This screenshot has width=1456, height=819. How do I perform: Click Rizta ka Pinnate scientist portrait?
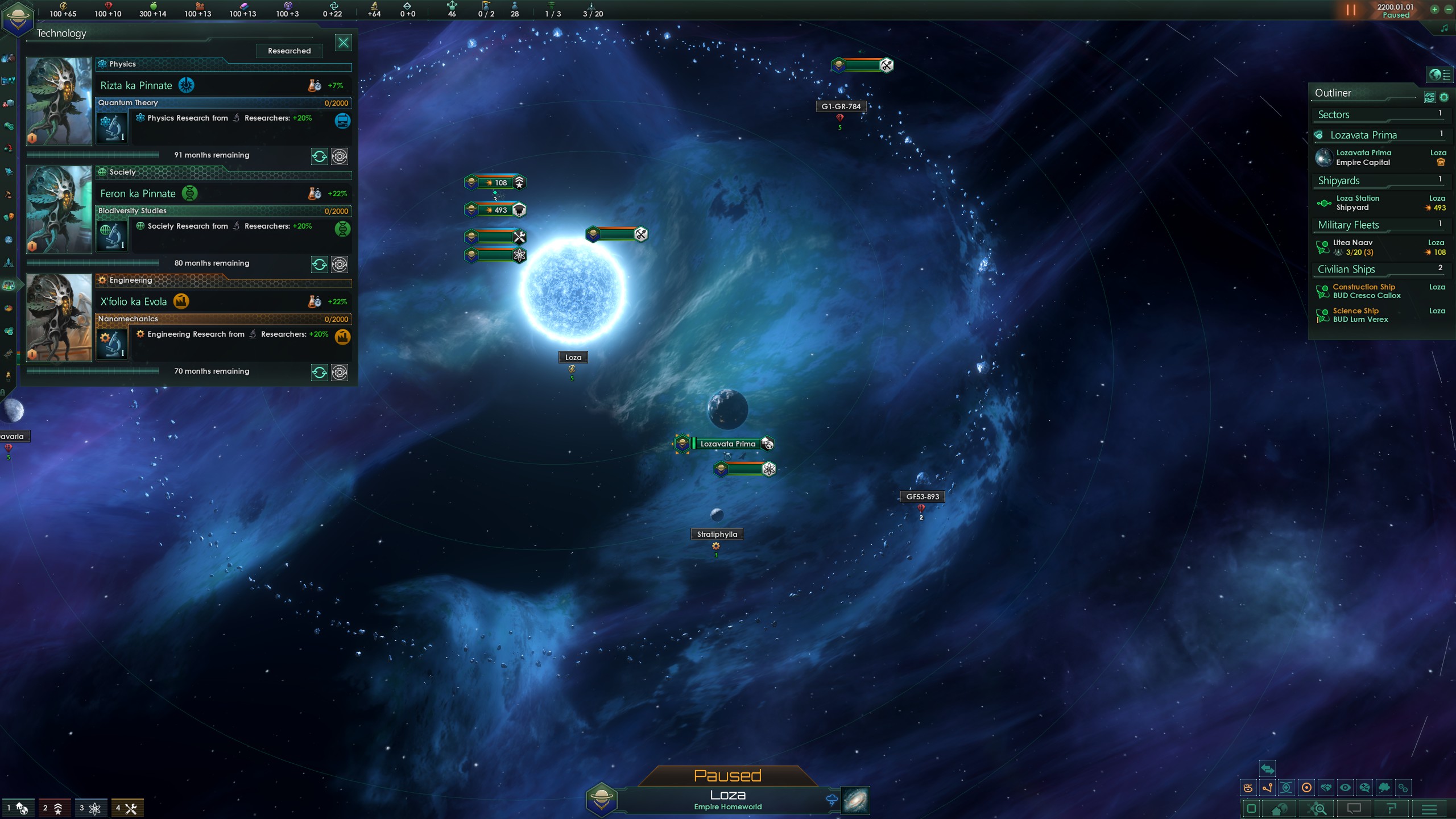tap(59, 101)
